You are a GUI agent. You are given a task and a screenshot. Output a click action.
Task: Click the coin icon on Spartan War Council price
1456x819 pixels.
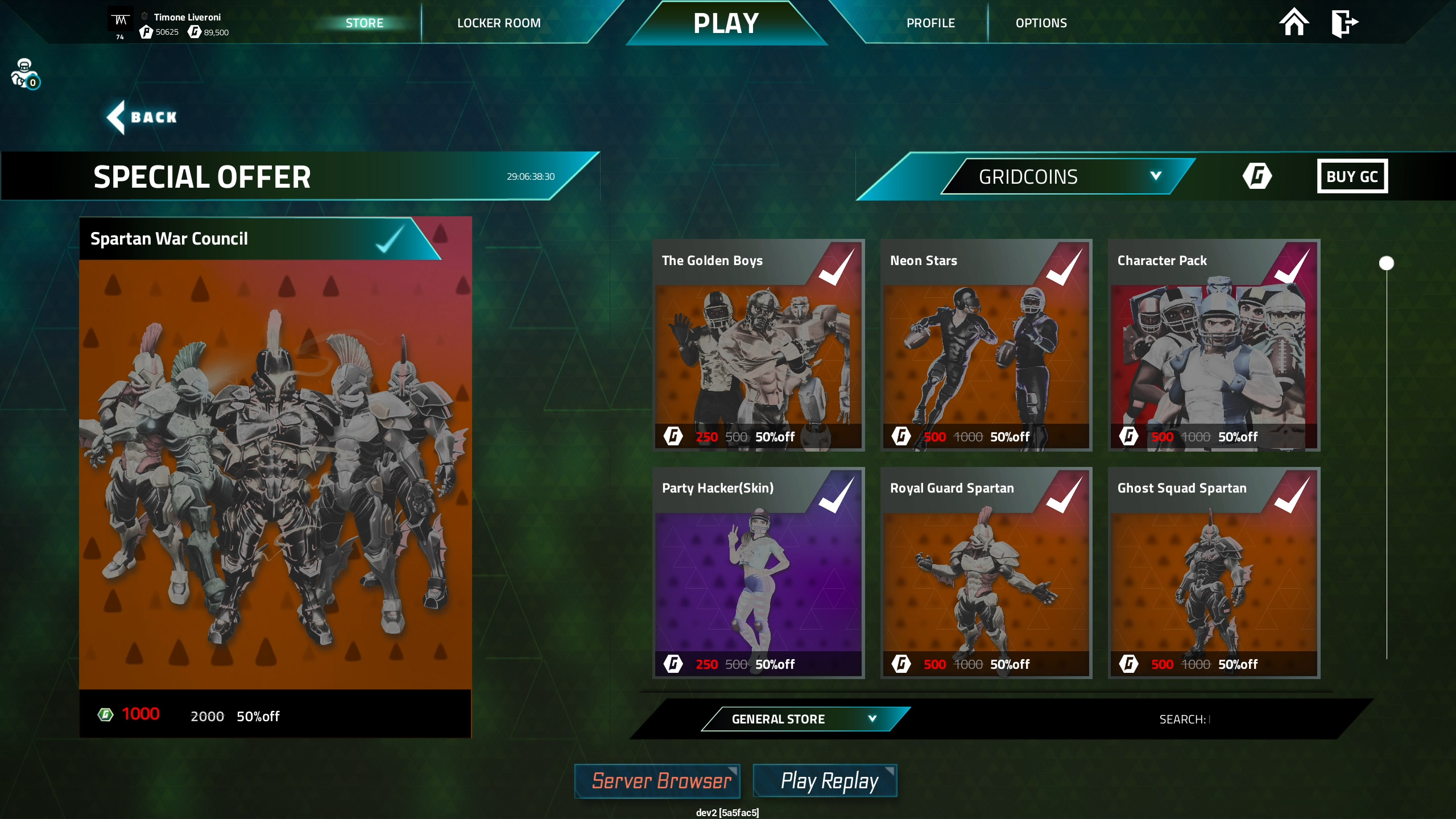(105, 715)
